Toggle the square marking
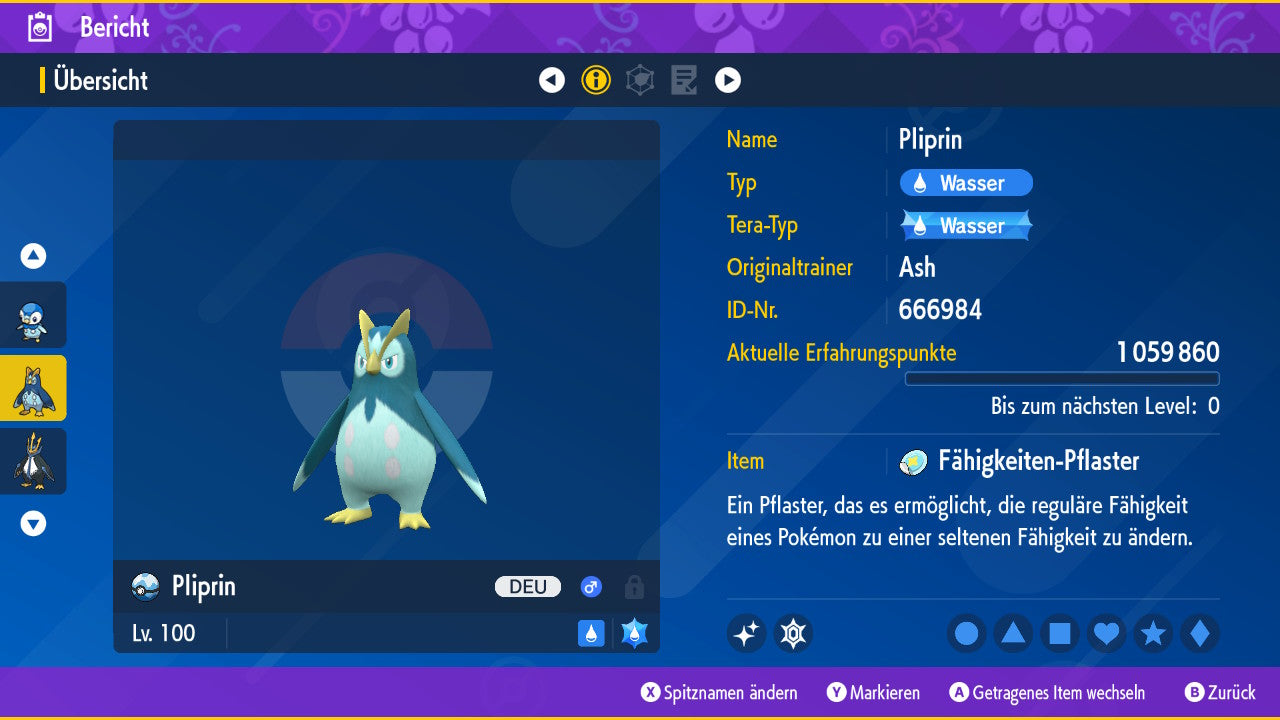 [1060, 634]
